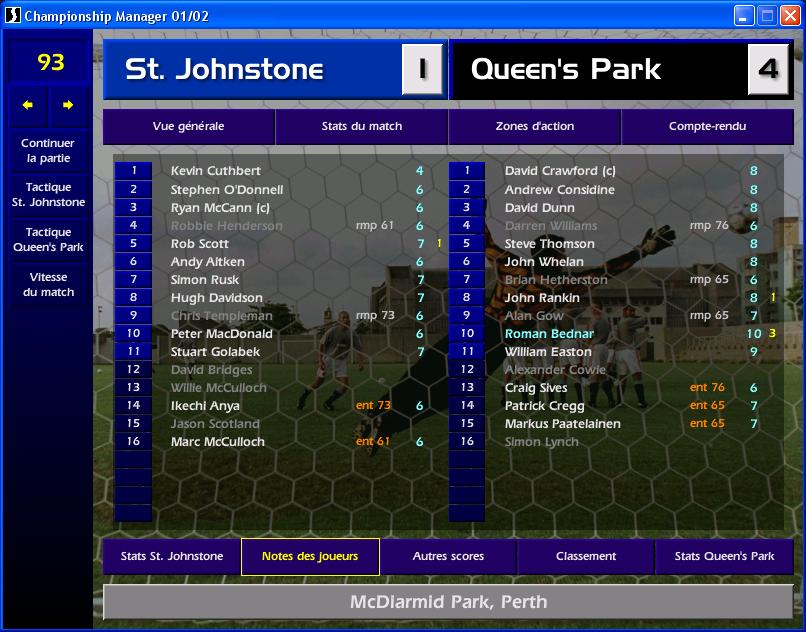The image size is (806, 632).
Task: Switch to the Vue générale tab
Action: pos(188,127)
